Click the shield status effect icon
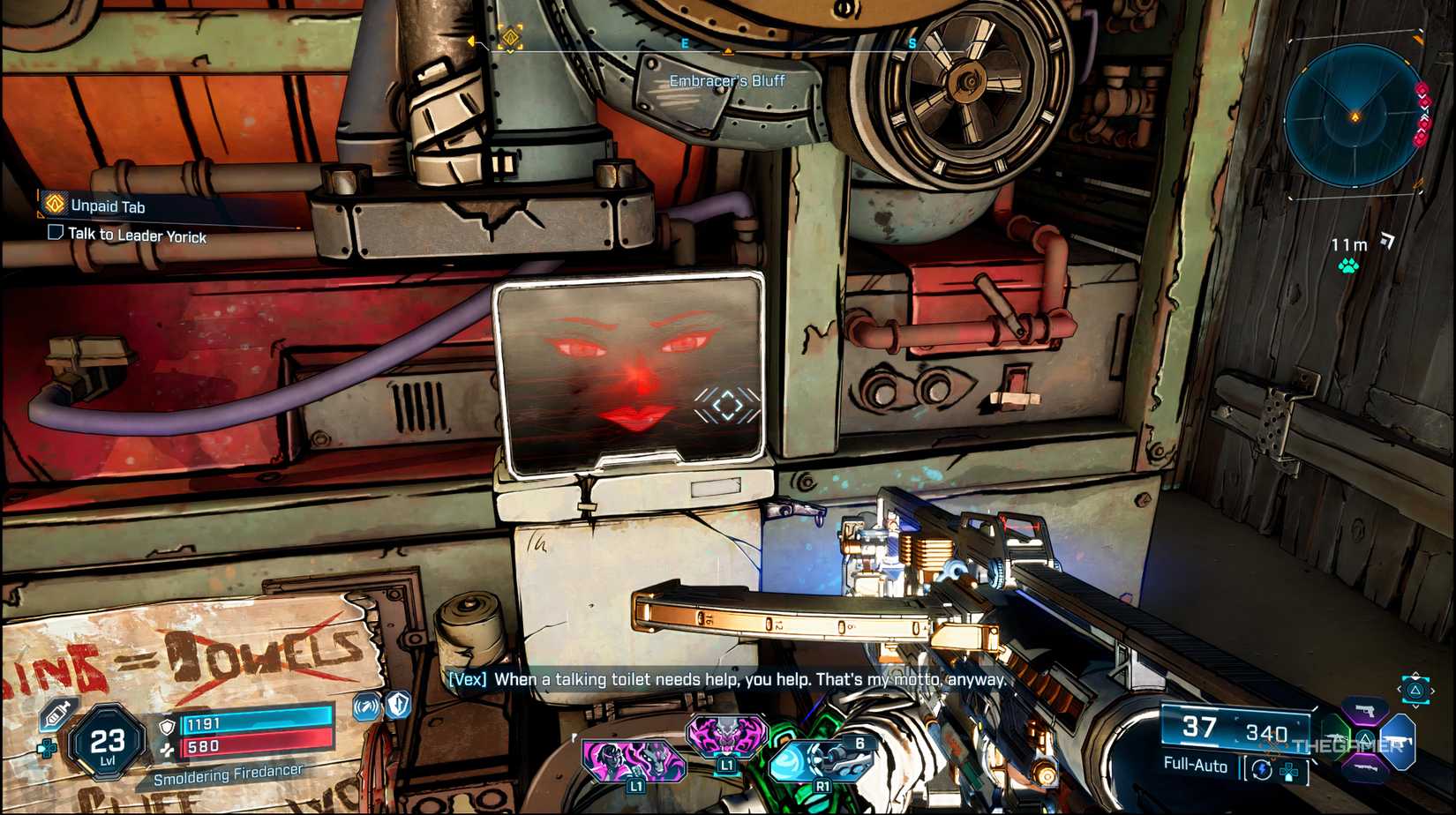This screenshot has height=815, width=1456. [399, 705]
